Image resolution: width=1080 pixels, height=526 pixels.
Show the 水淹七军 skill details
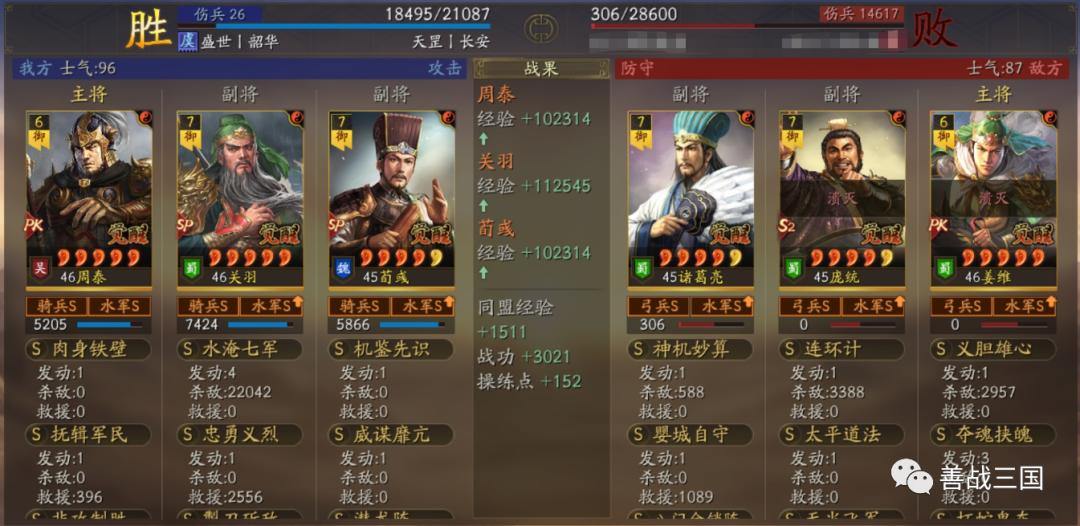240,349
